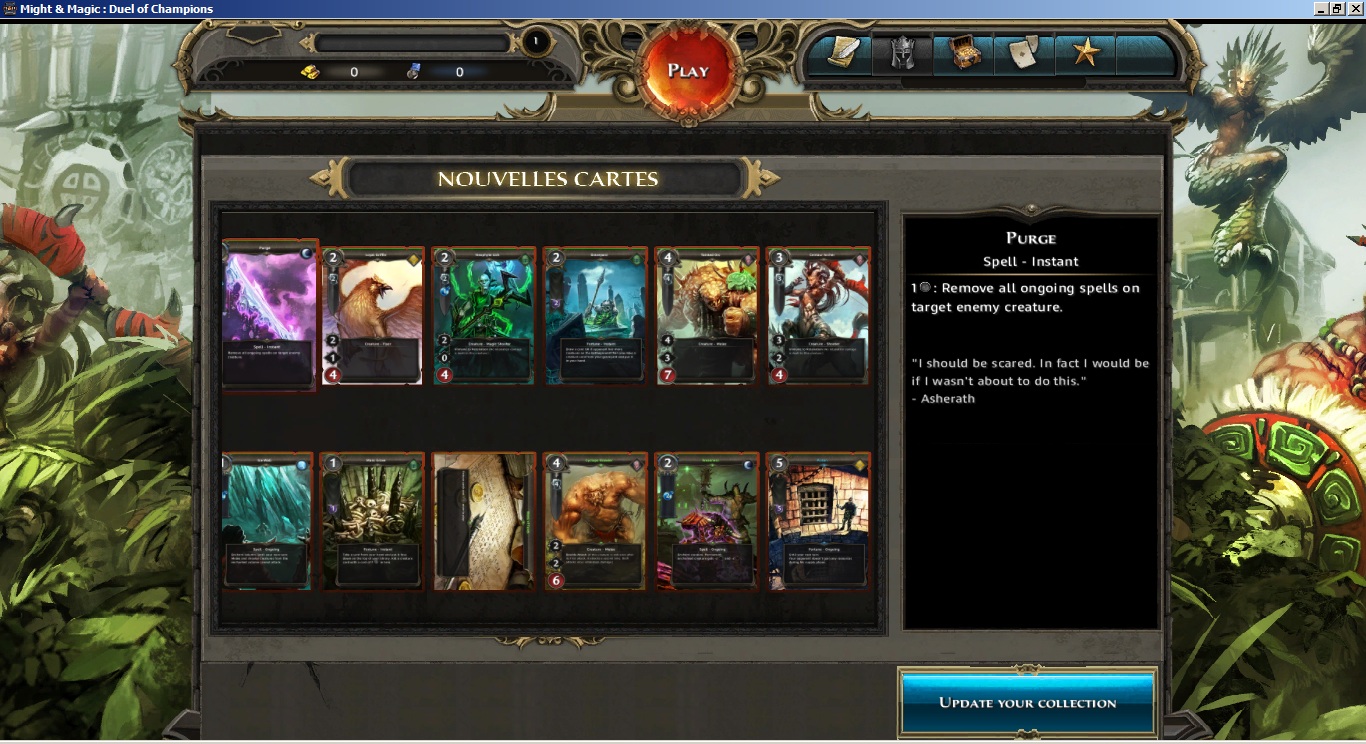Select the cyclops melee creature card

pyautogui.click(x=596, y=521)
